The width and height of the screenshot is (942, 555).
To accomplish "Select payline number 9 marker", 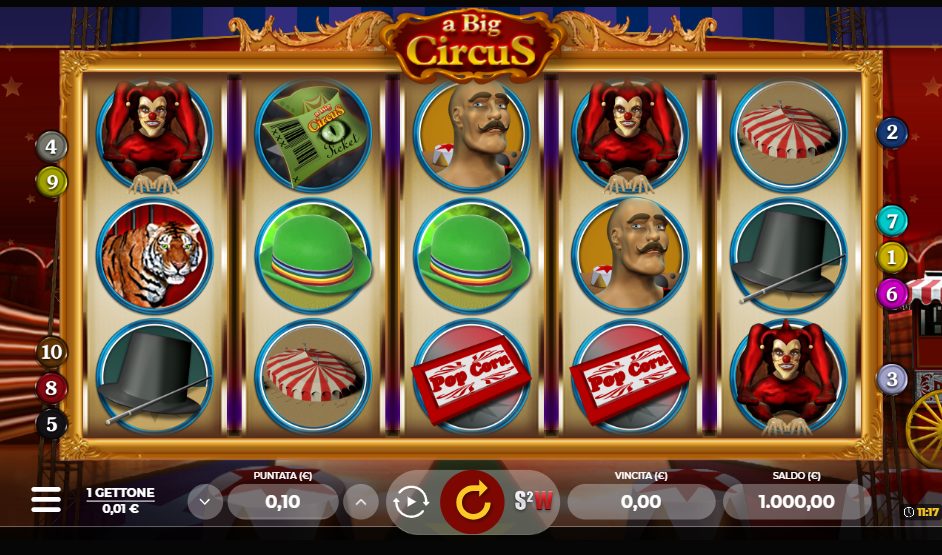I will point(52,181).
